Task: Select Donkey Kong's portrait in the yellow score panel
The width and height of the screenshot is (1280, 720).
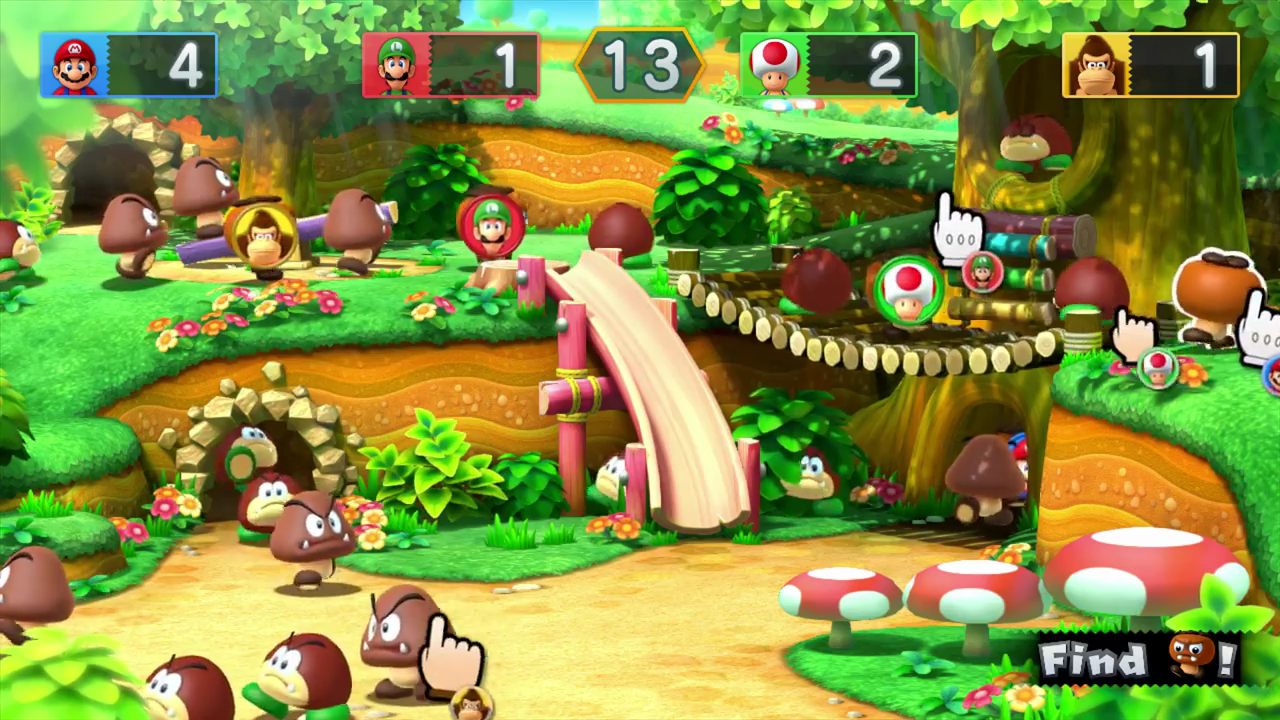Action: coord(1095,65)
